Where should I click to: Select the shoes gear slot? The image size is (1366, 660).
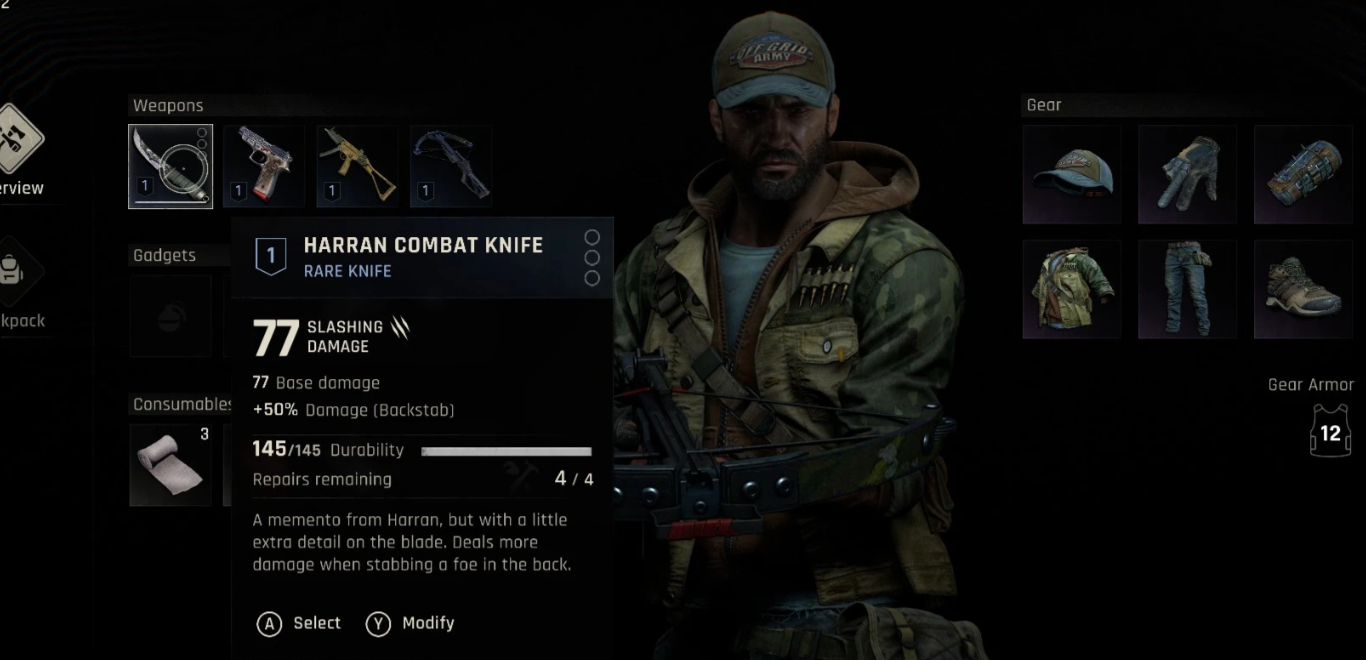click(x=1303, y=289)
